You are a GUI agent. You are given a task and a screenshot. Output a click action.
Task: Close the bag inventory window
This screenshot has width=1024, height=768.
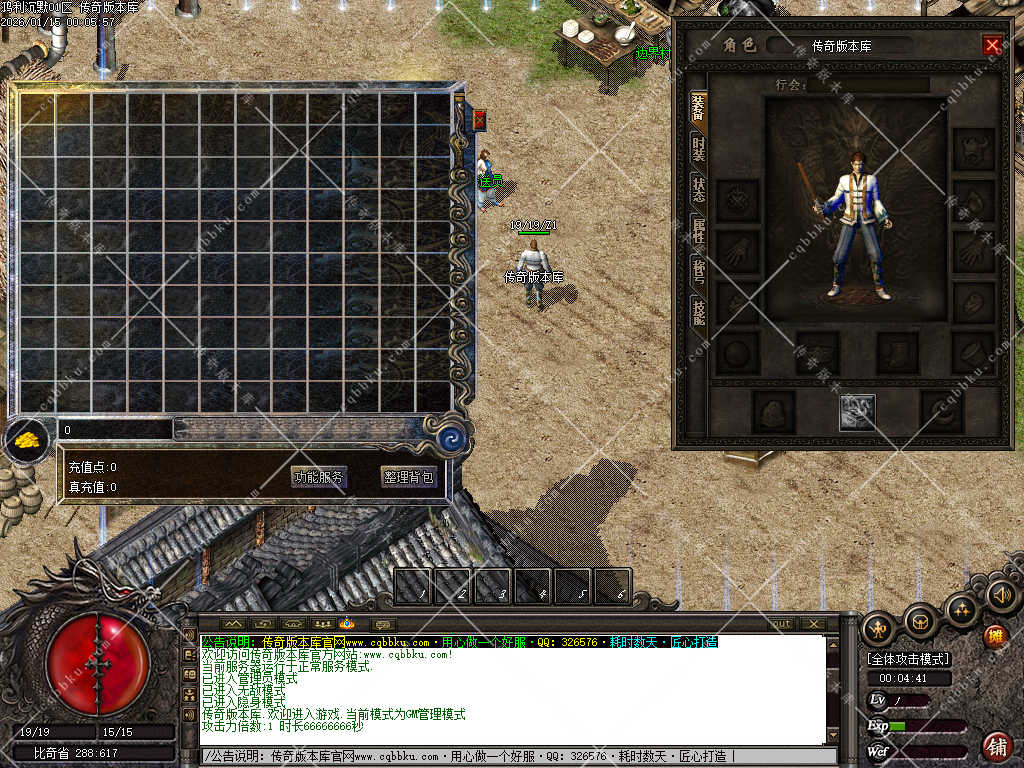479,120
